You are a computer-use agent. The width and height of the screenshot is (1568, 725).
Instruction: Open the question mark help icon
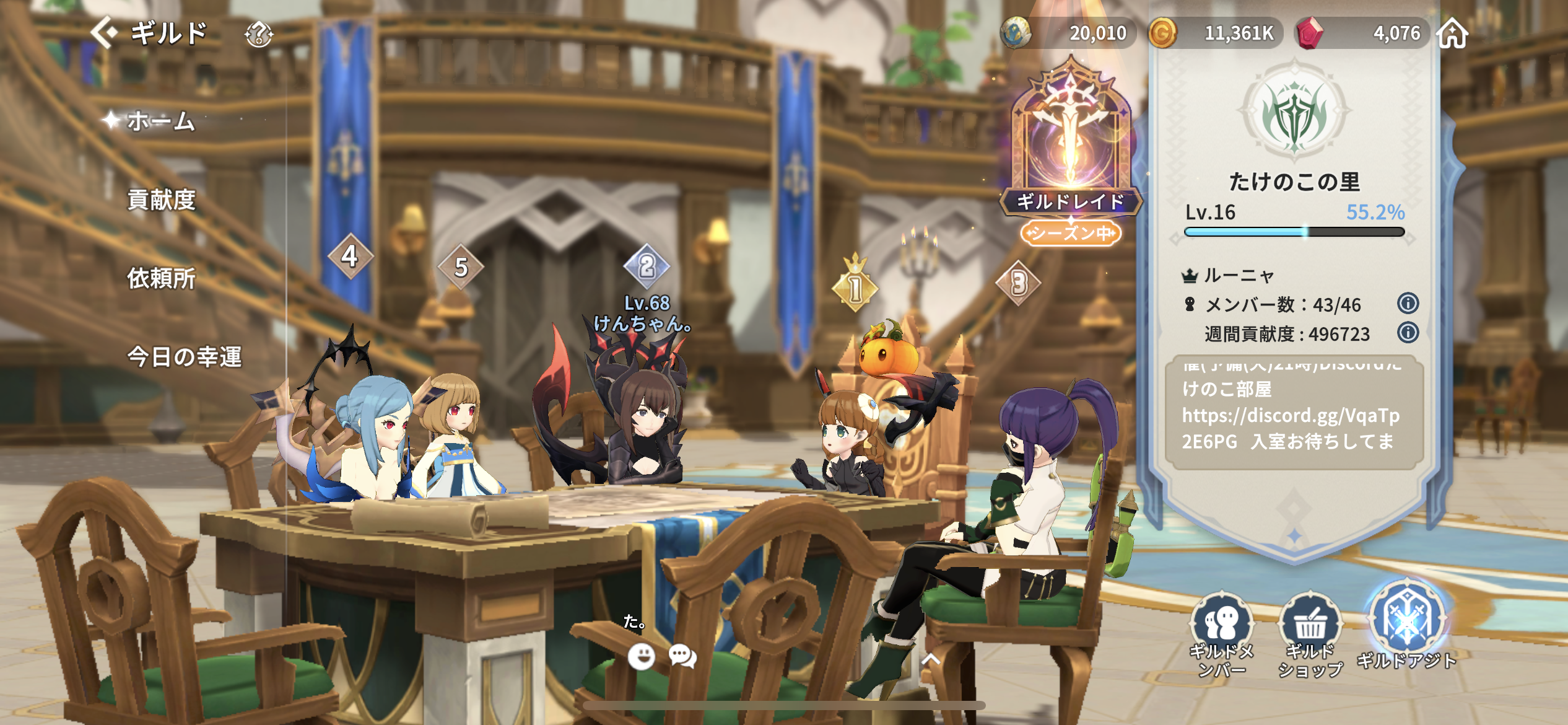259,34
